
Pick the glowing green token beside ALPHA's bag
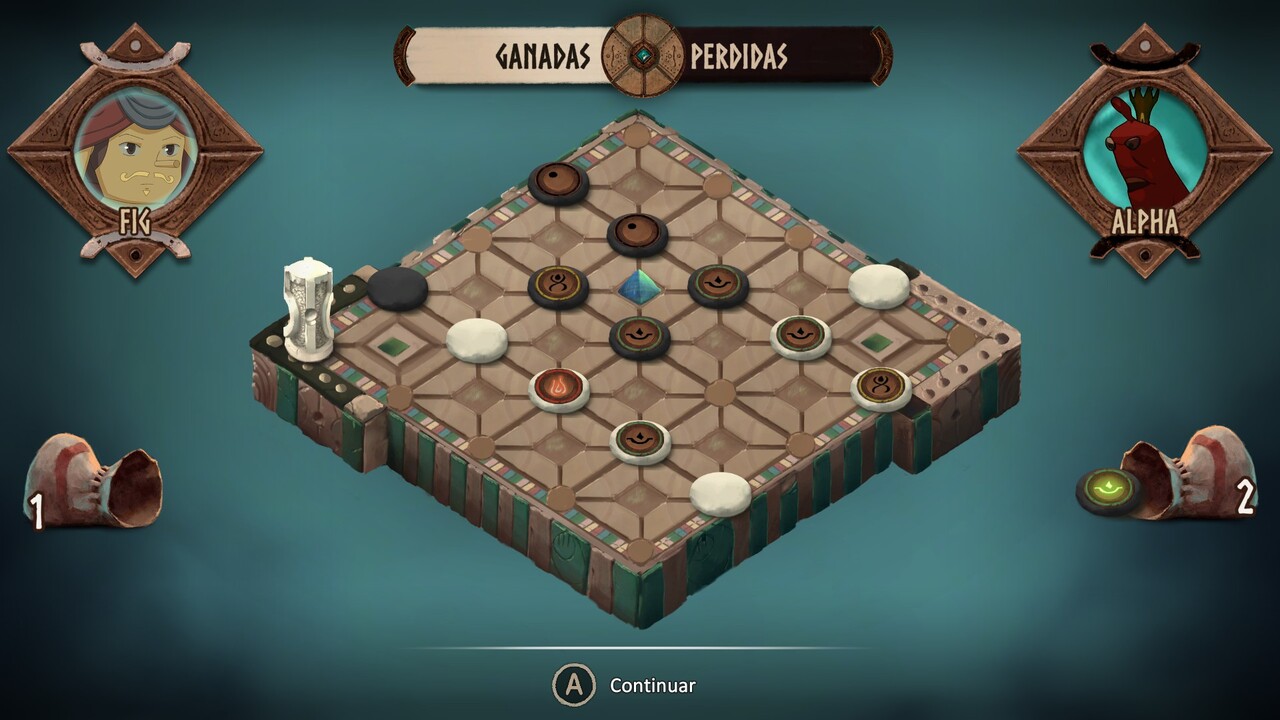[1108, 490]
